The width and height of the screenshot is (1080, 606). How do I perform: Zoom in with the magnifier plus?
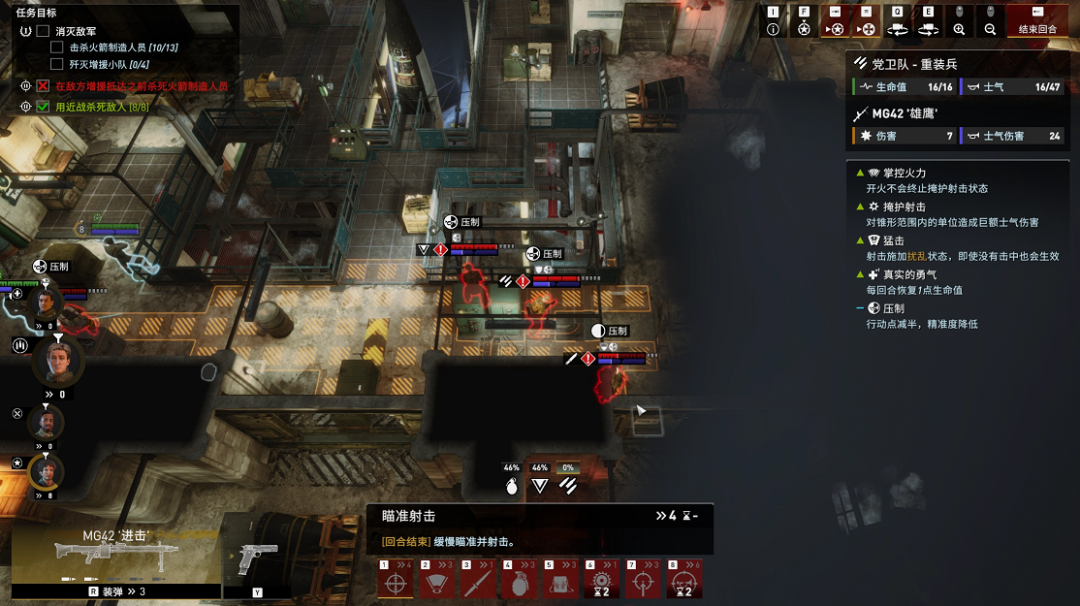959,29
